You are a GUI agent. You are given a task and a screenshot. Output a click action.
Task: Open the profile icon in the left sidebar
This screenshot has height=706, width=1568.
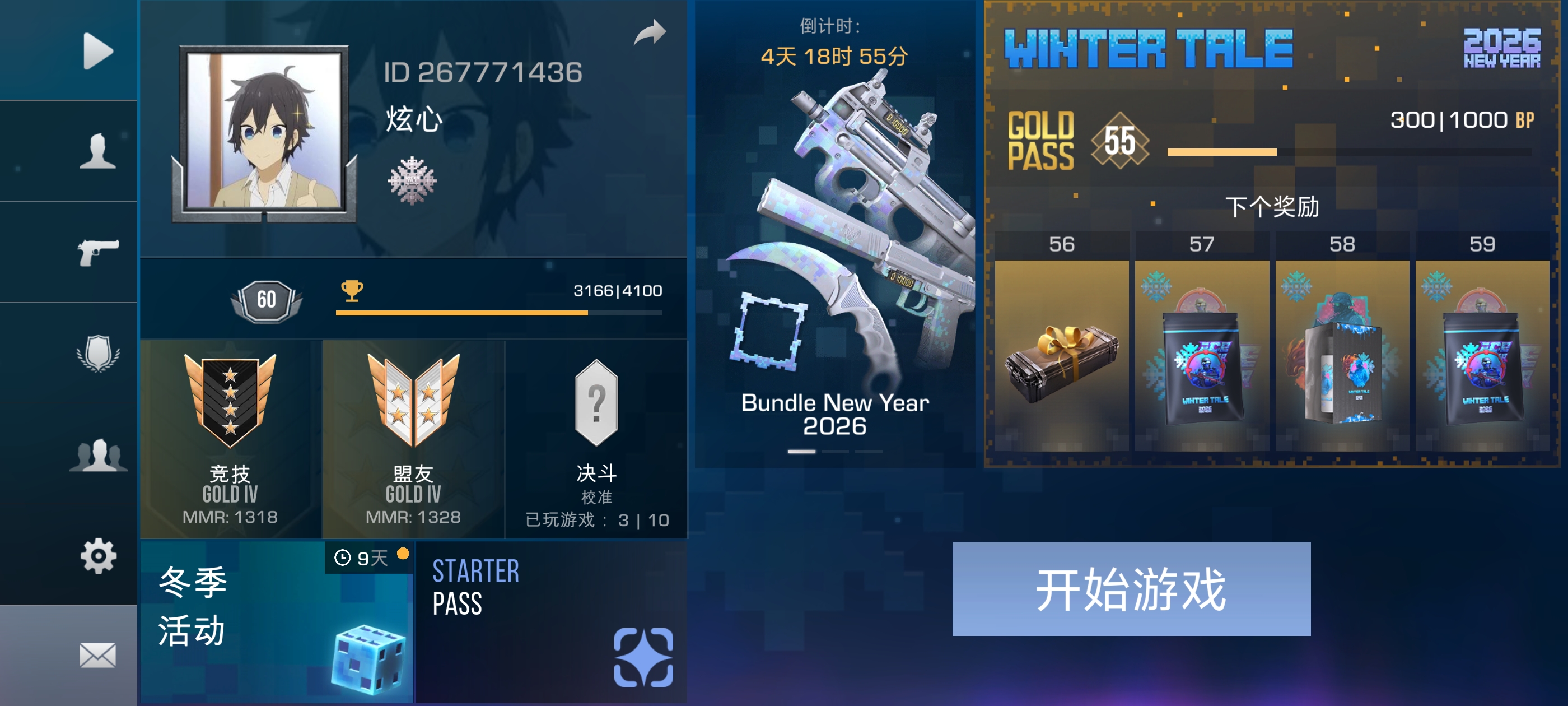point(97,149)
